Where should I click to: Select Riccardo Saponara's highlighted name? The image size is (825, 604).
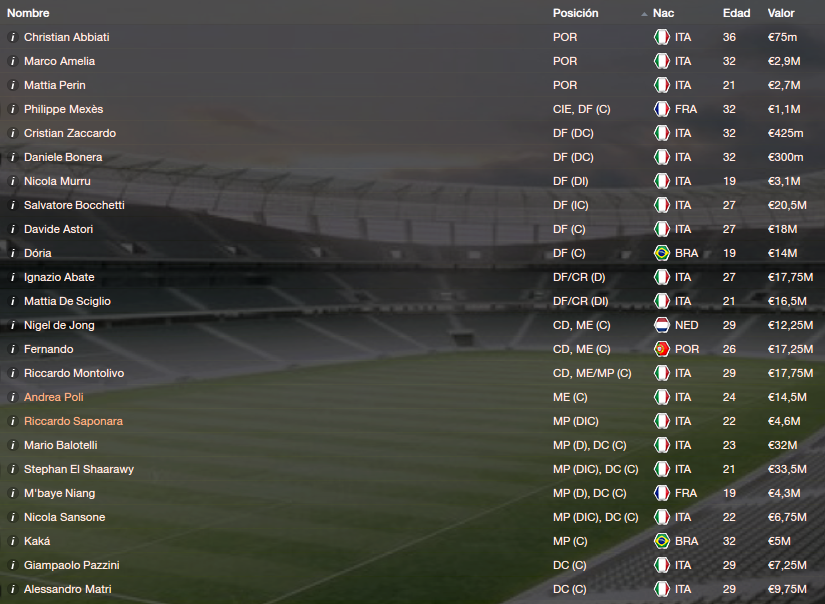[73, 421]
